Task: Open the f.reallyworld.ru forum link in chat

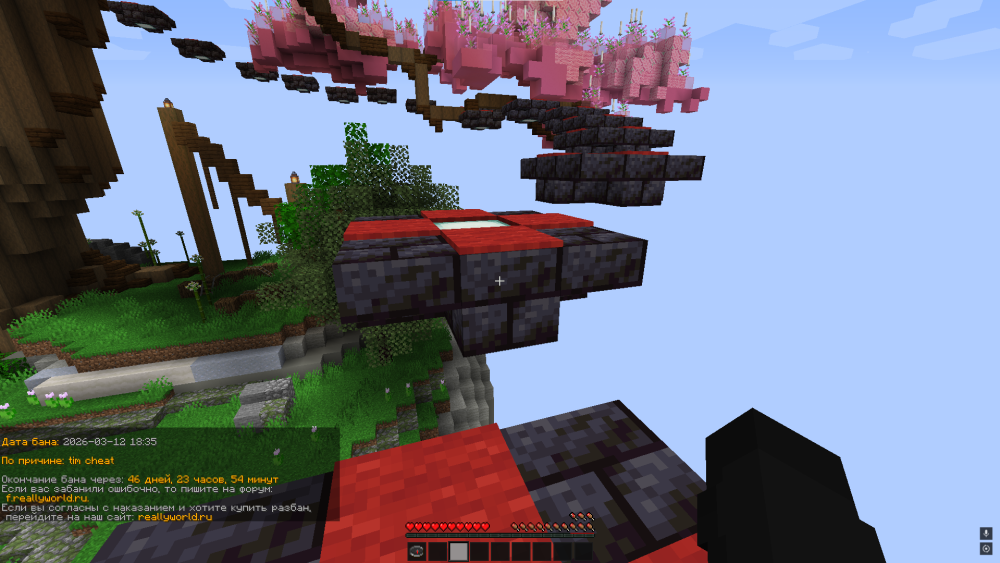Action: coord(47,498)
